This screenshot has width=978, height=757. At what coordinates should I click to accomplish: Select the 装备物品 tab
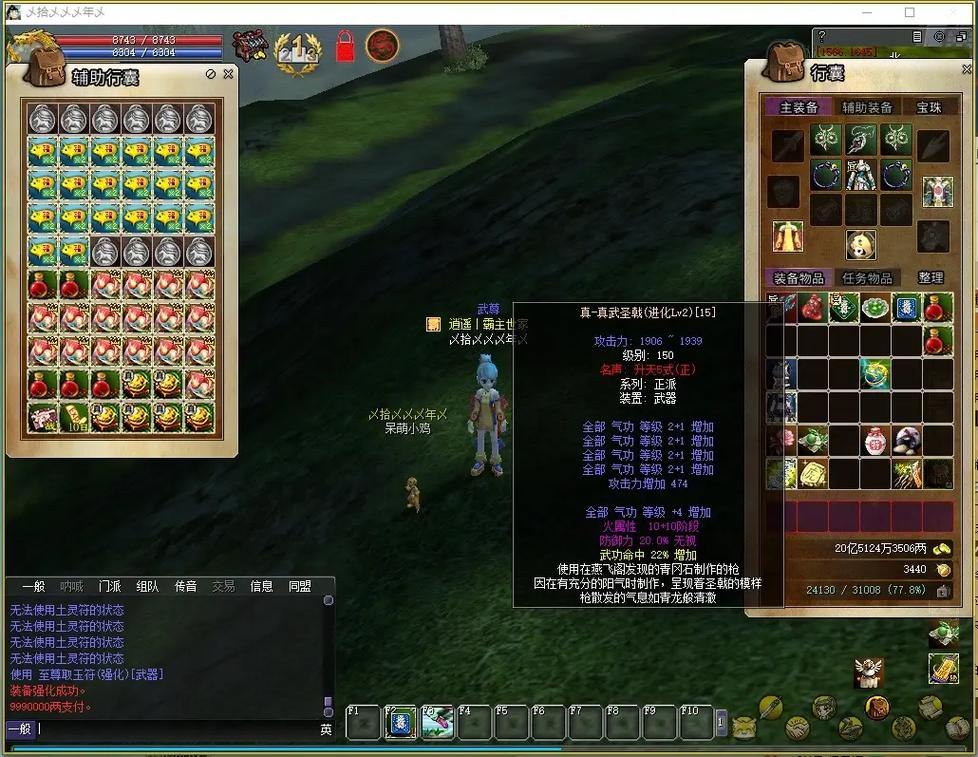pyautogui.click(x=799, y=278)
